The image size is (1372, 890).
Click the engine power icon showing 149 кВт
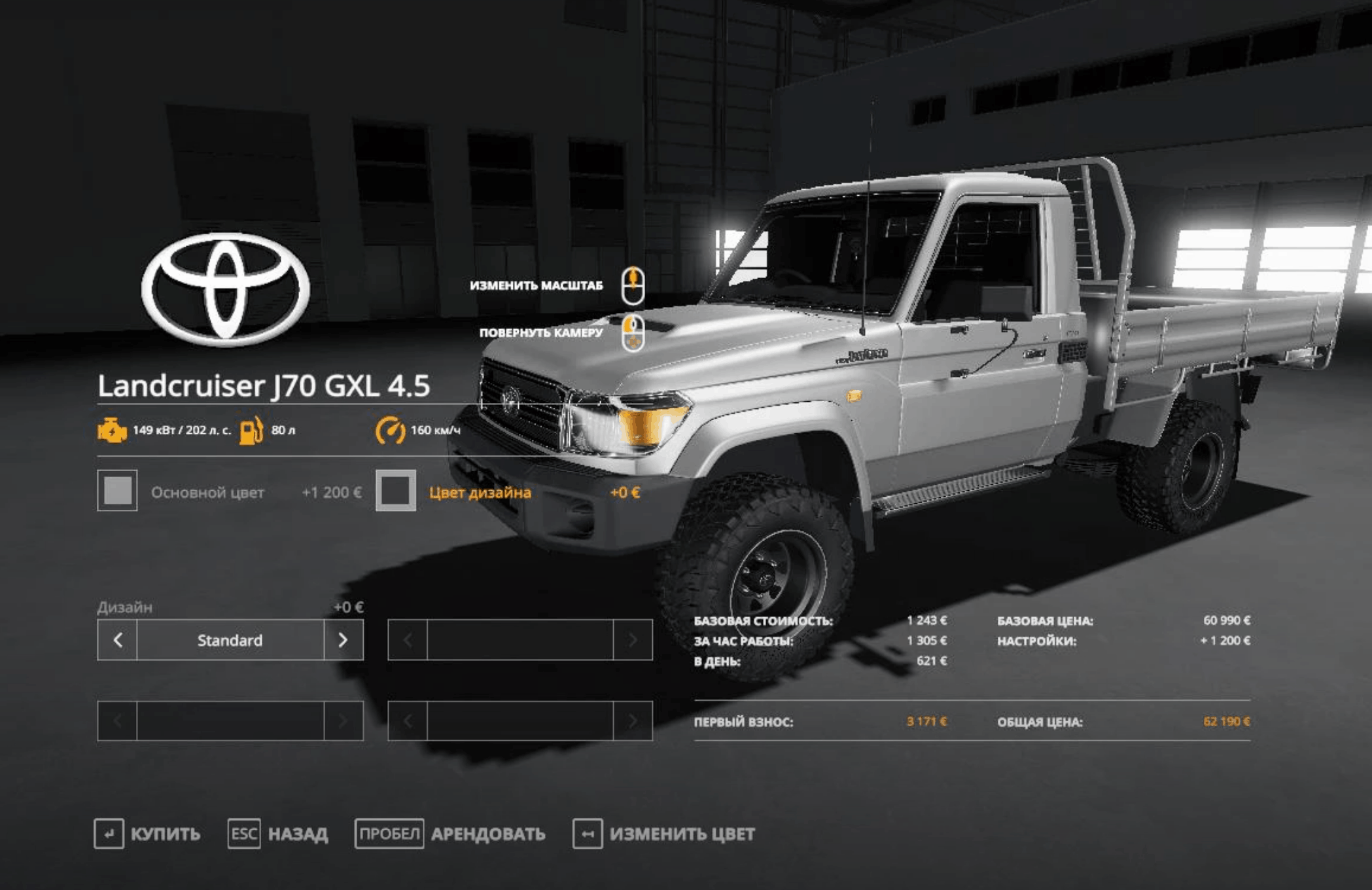(113, 431)
